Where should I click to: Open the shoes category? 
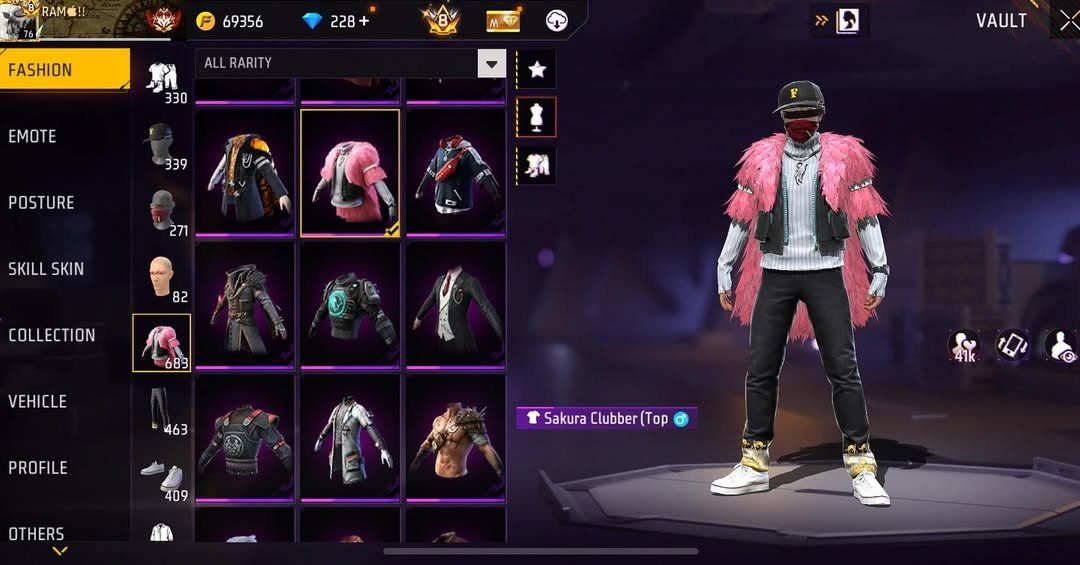pos(160,476)
